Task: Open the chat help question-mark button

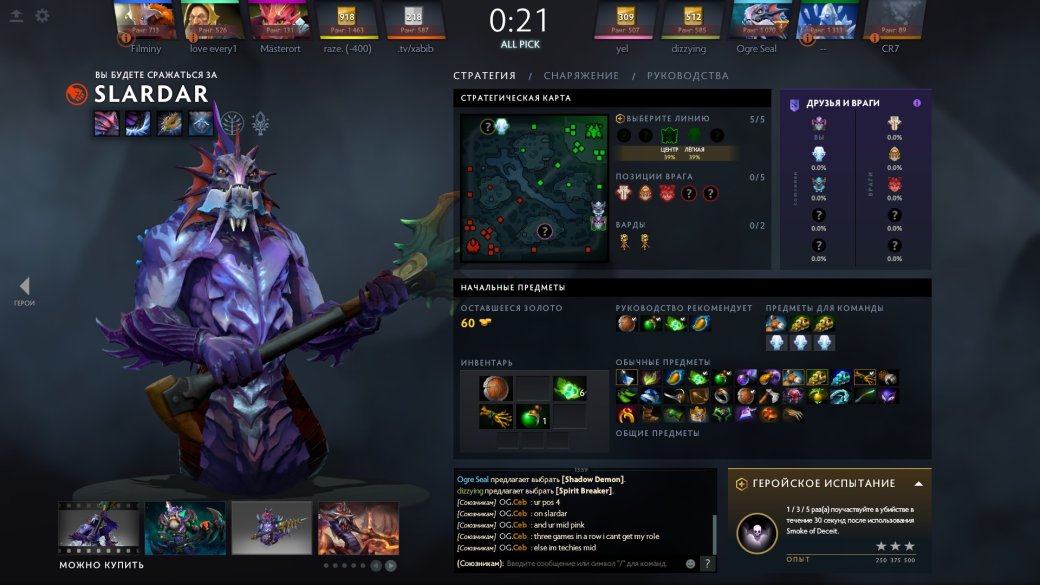Action: pyautogui.click(x=707, y=564)
